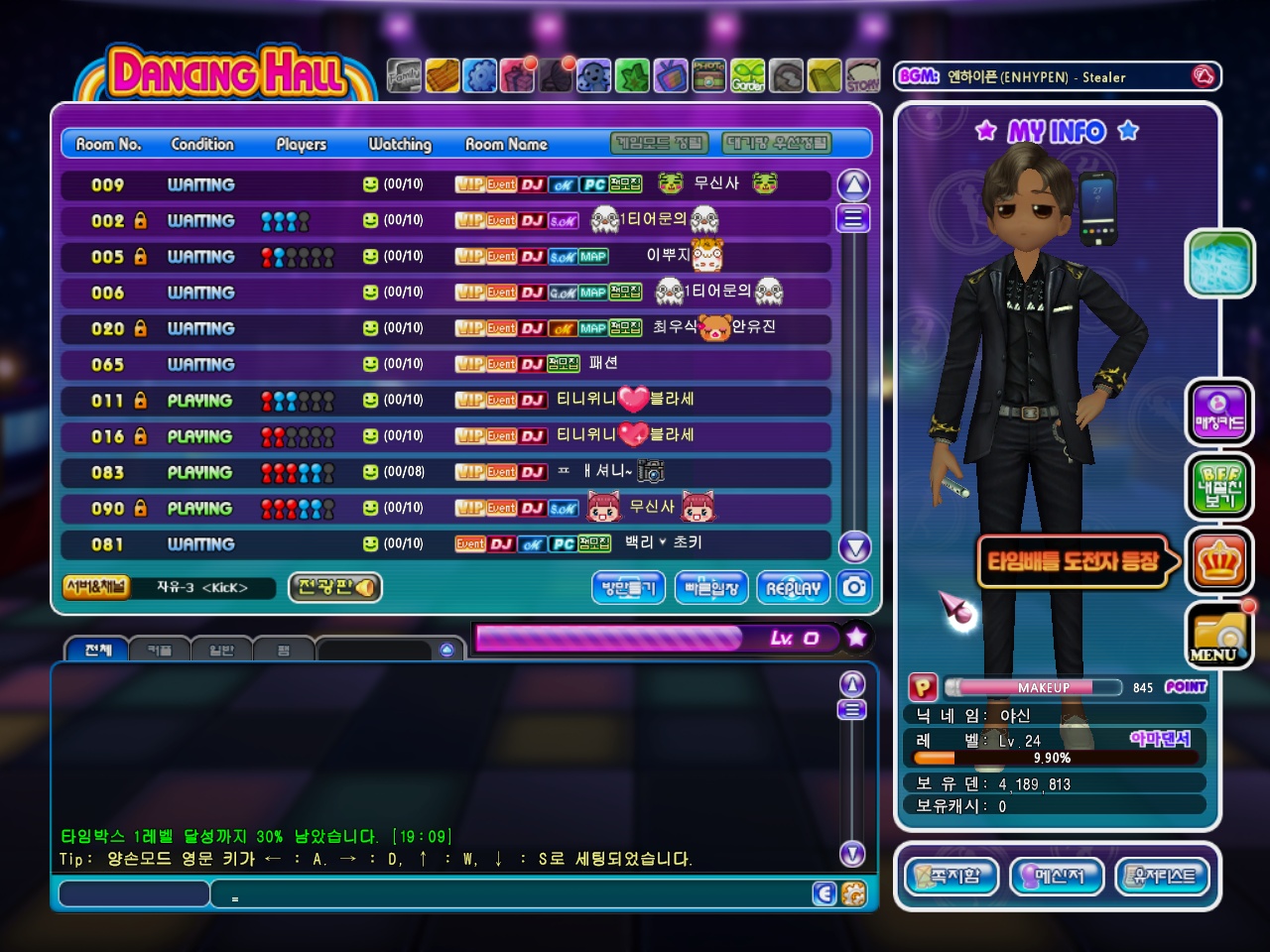This screenshot has height=952, width=1270.
Task: Show the 유저리스트 user list
Action: coord(1163,876)
